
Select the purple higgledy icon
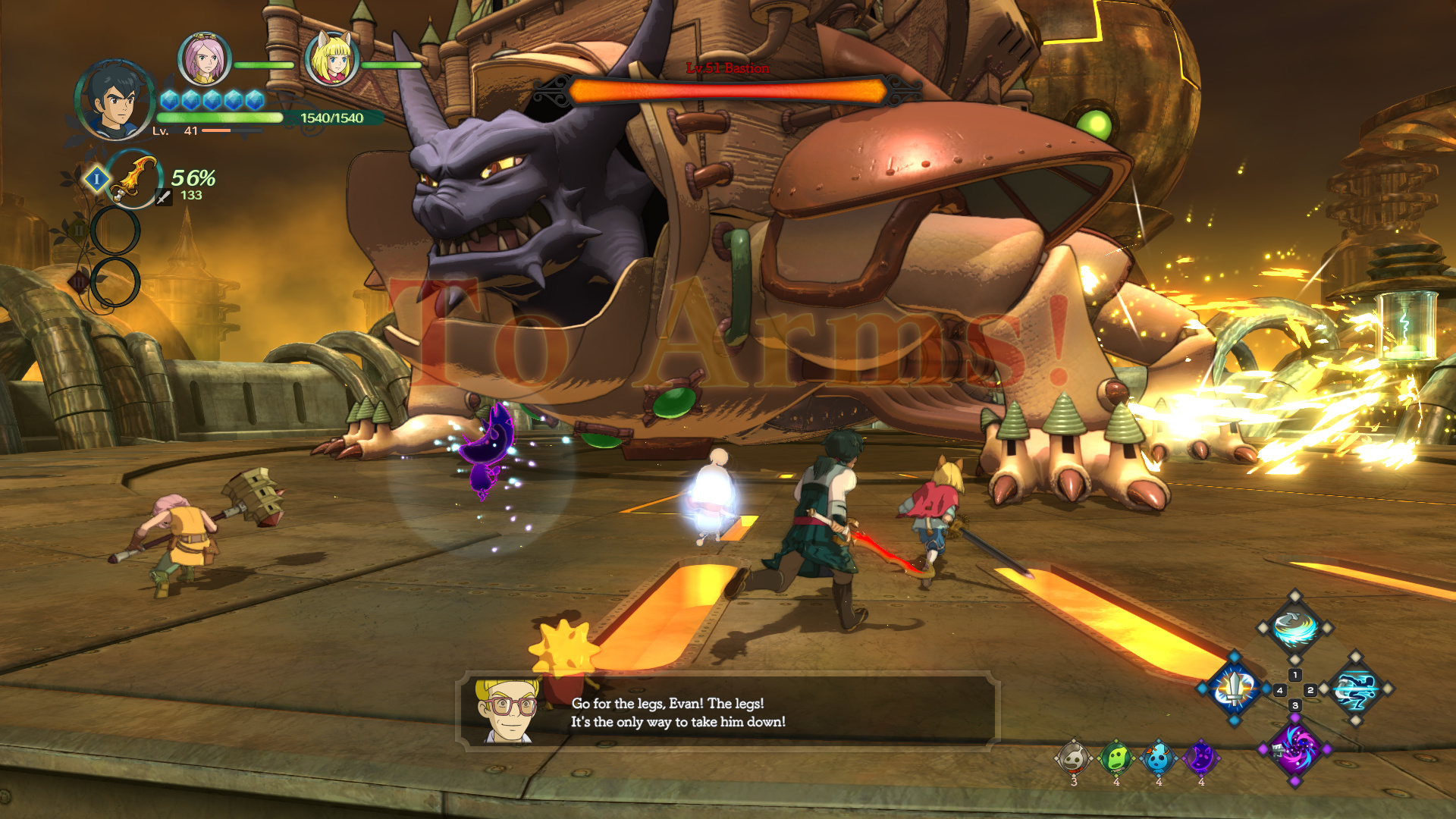click(x=1201, y=758)
